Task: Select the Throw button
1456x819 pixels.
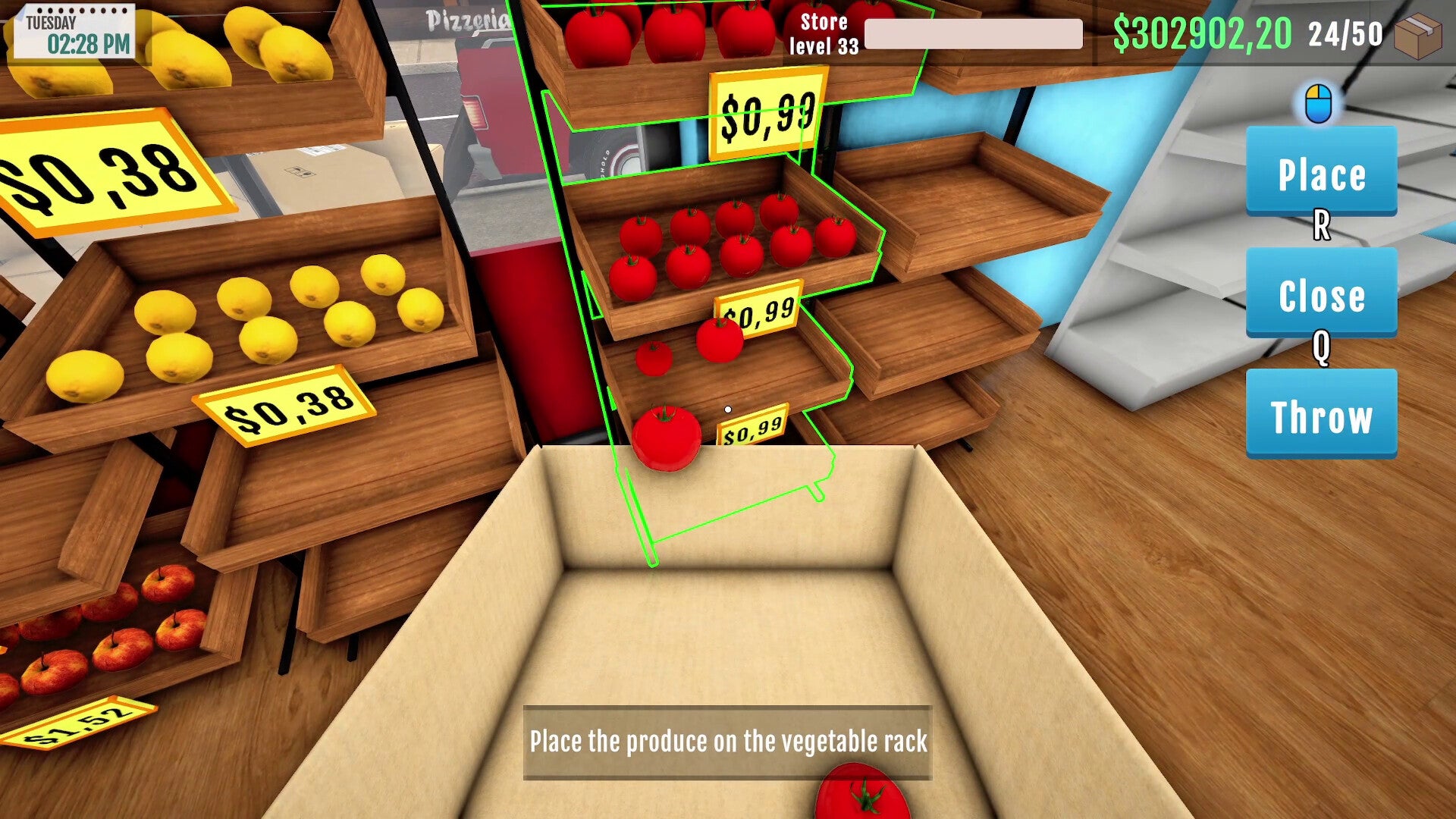Action: point(1321,415)
